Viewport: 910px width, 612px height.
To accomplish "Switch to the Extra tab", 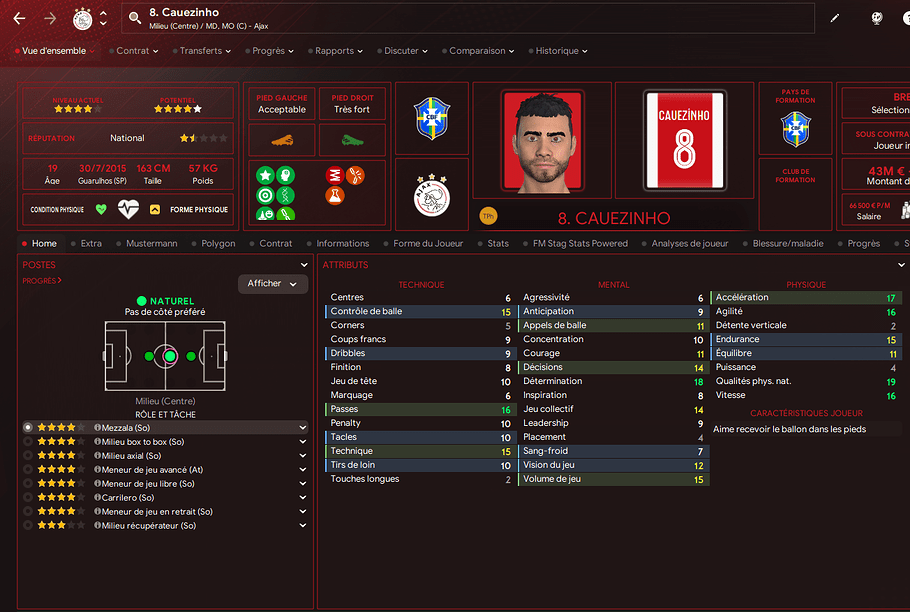I will pos(91,243).
